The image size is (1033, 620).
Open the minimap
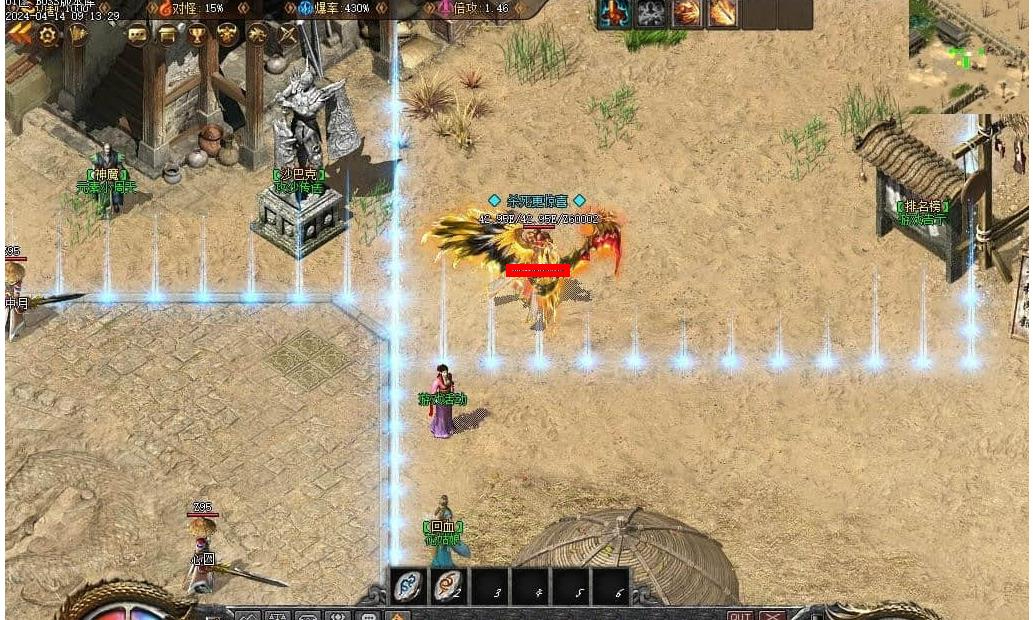pyautogui.click(x=968, y=55)
